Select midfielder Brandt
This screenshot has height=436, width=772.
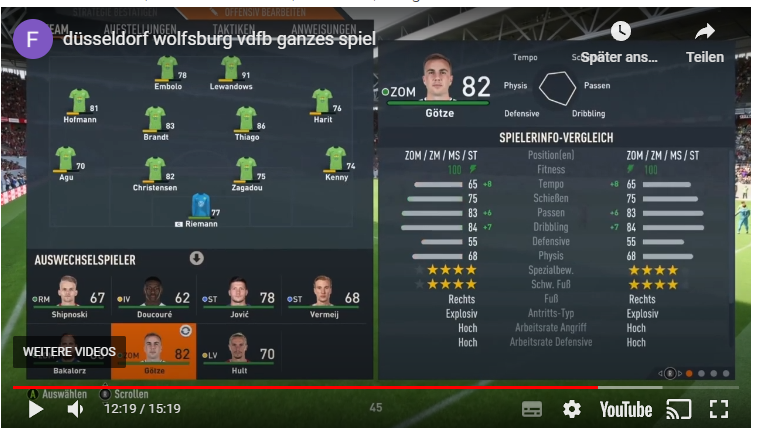pyautogui.click(x=155, y=122)
